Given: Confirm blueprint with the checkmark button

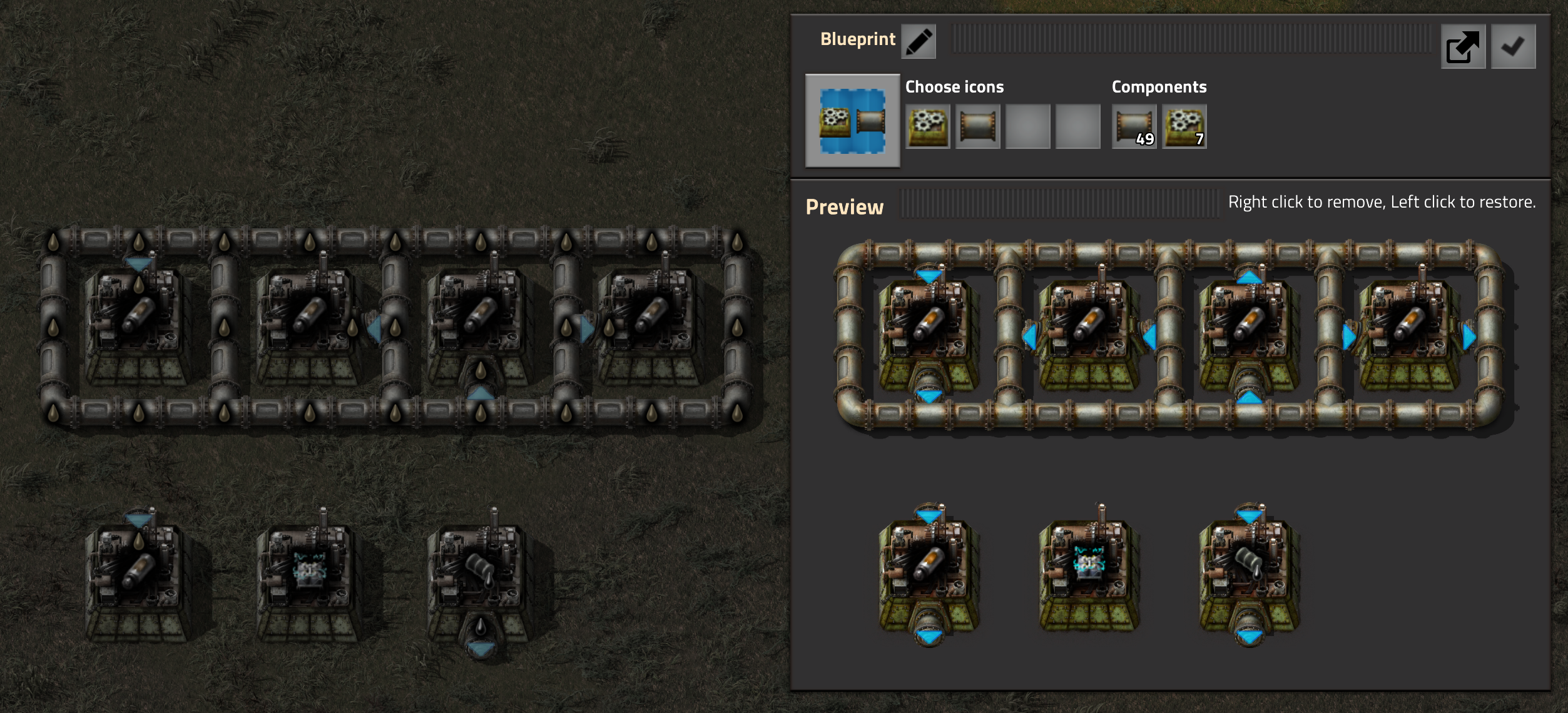Looking at the screenshot, I should (x=1513, y=47).
